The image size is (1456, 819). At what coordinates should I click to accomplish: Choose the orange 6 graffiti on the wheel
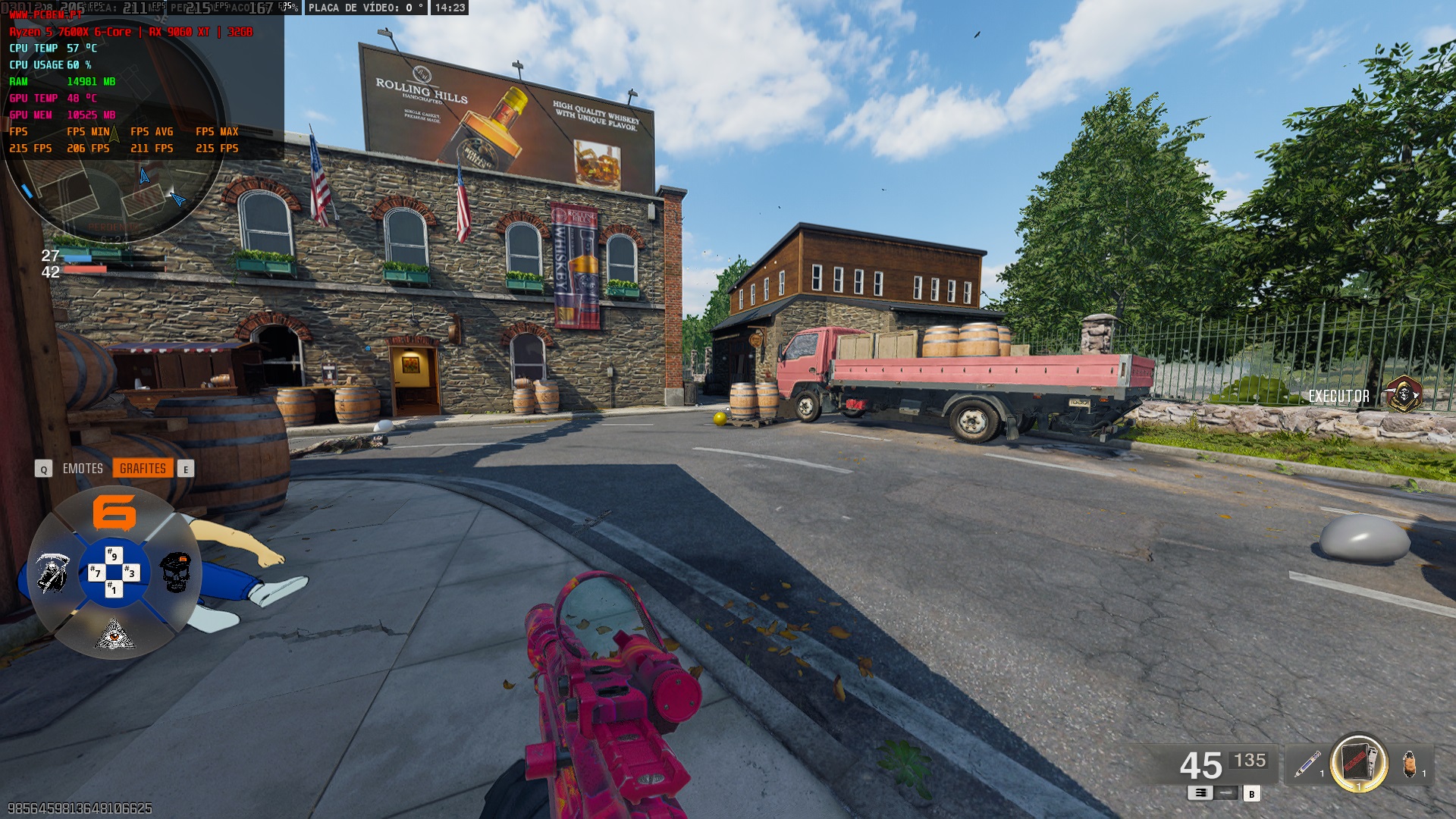coord(115,513)
